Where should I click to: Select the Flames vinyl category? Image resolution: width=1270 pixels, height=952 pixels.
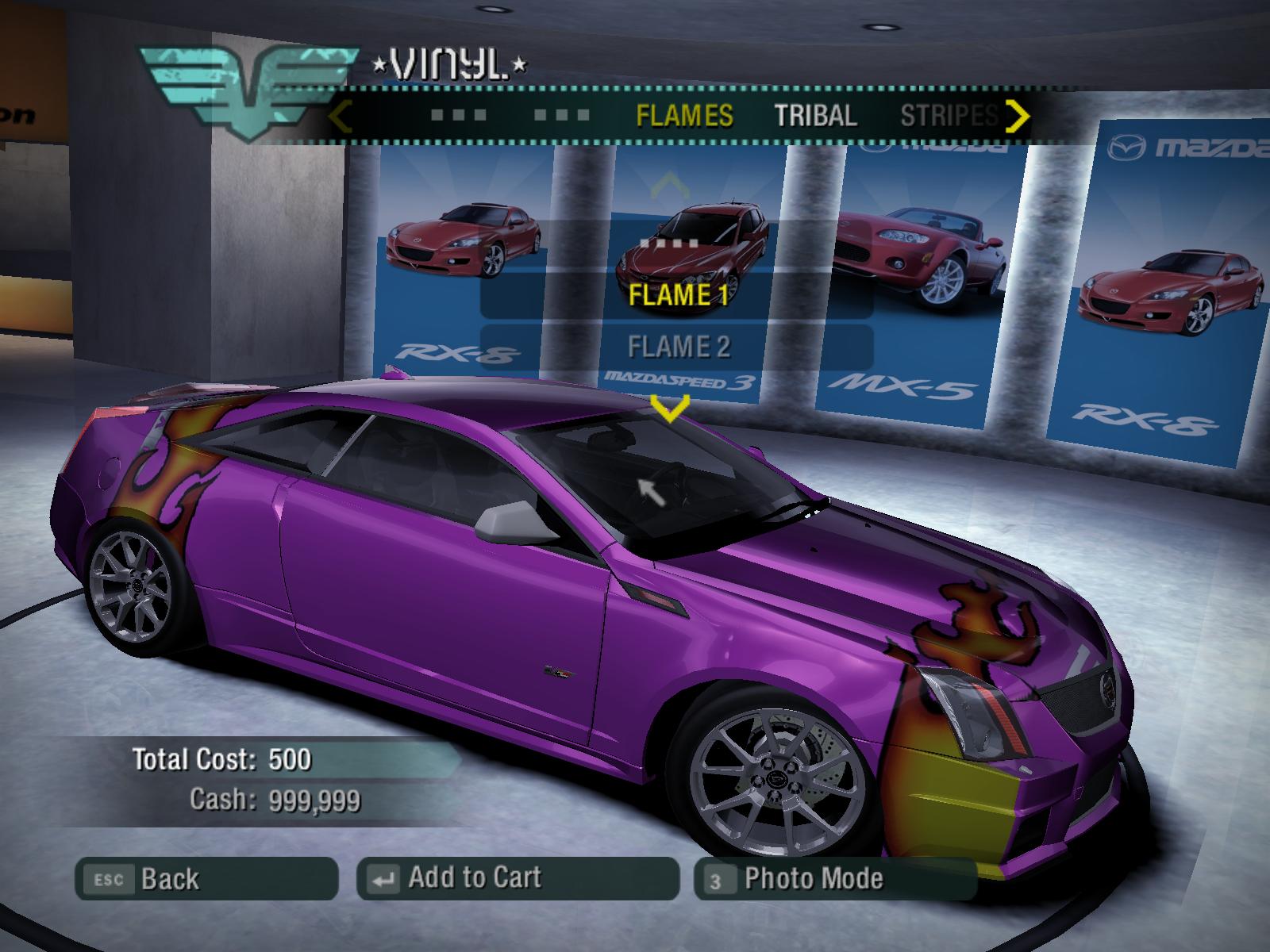(684, 116)
